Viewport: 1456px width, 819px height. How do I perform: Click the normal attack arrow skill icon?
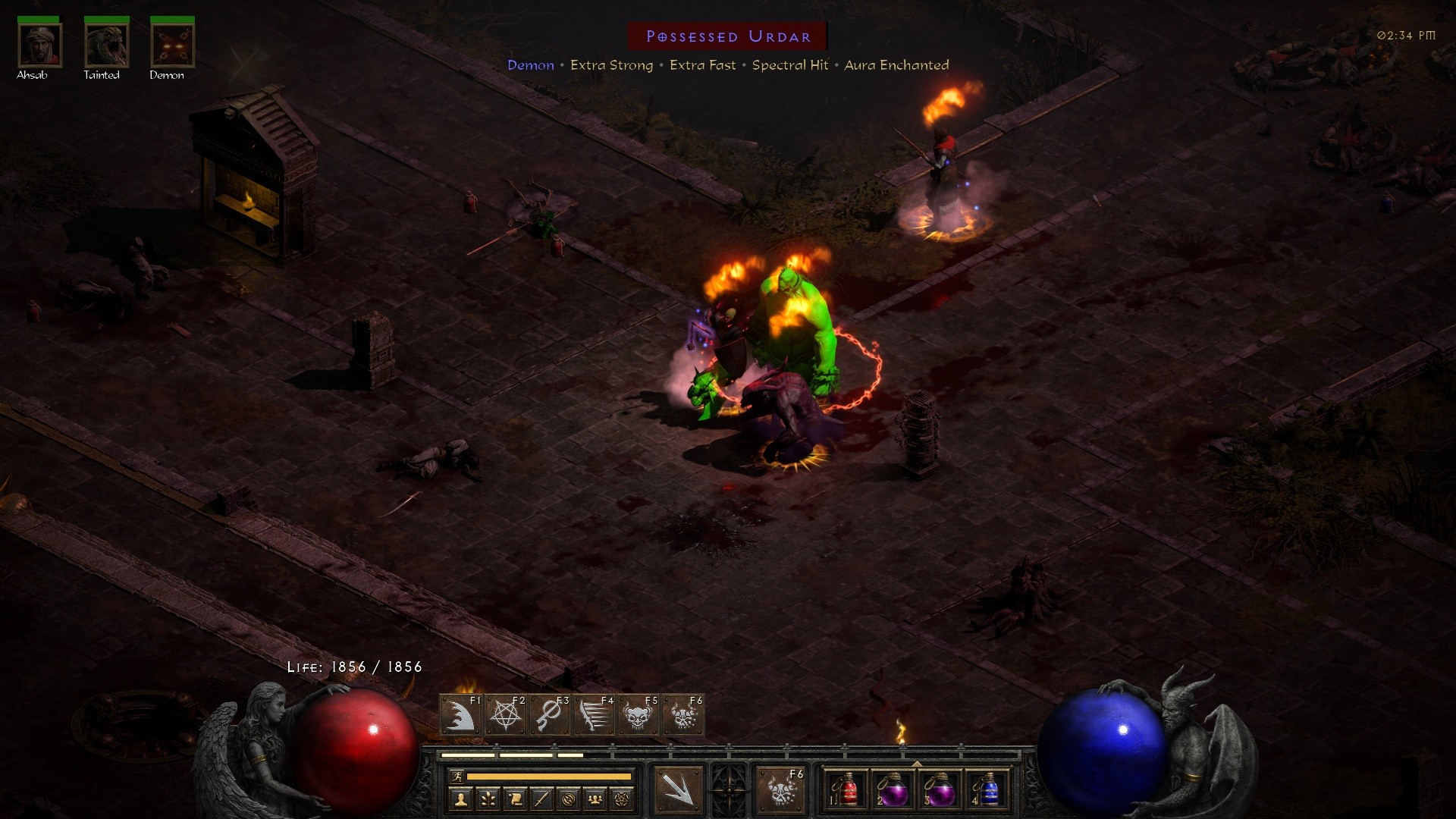pos(680,791)
